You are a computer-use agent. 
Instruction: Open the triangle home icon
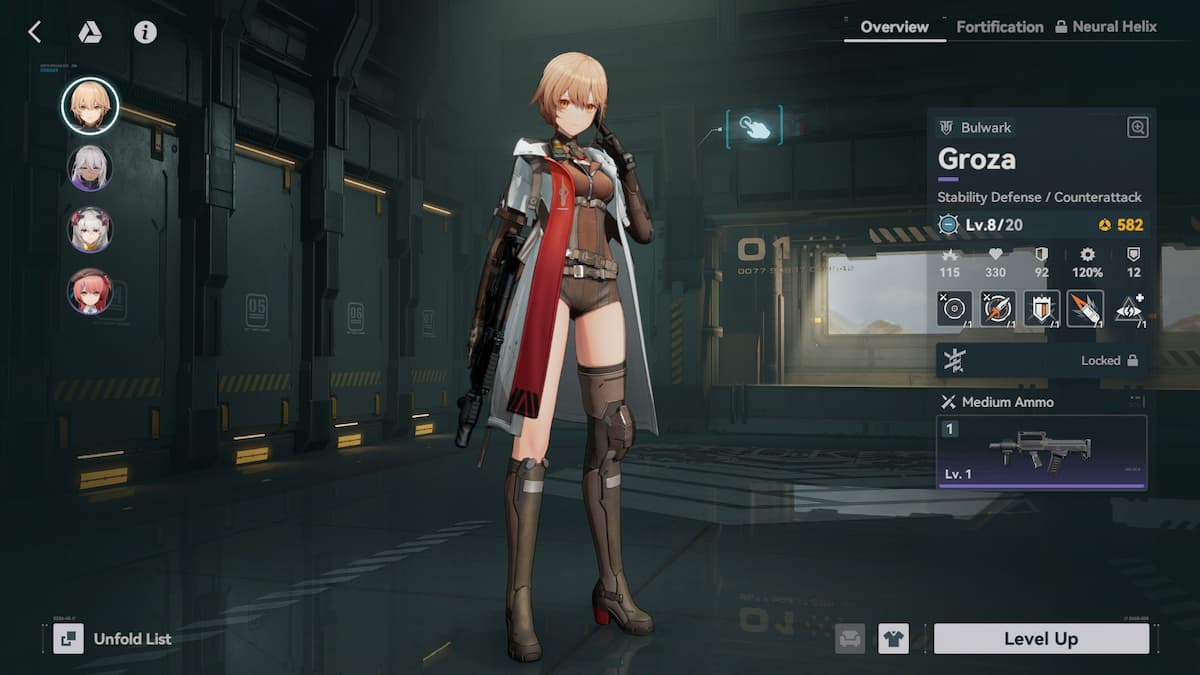pyautogui.click(x=90, y=32)
